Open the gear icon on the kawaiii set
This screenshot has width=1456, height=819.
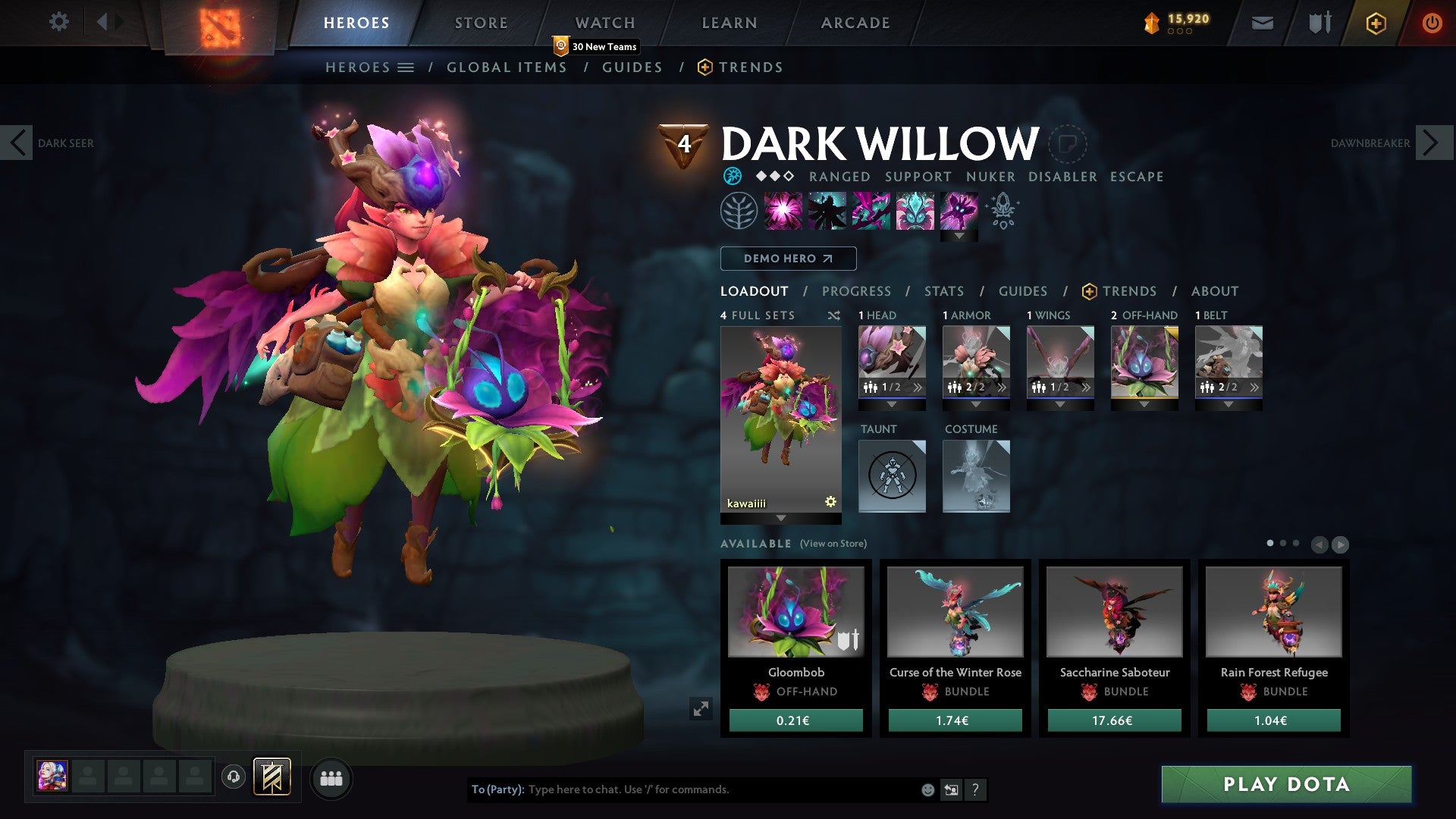click(830, 502)
